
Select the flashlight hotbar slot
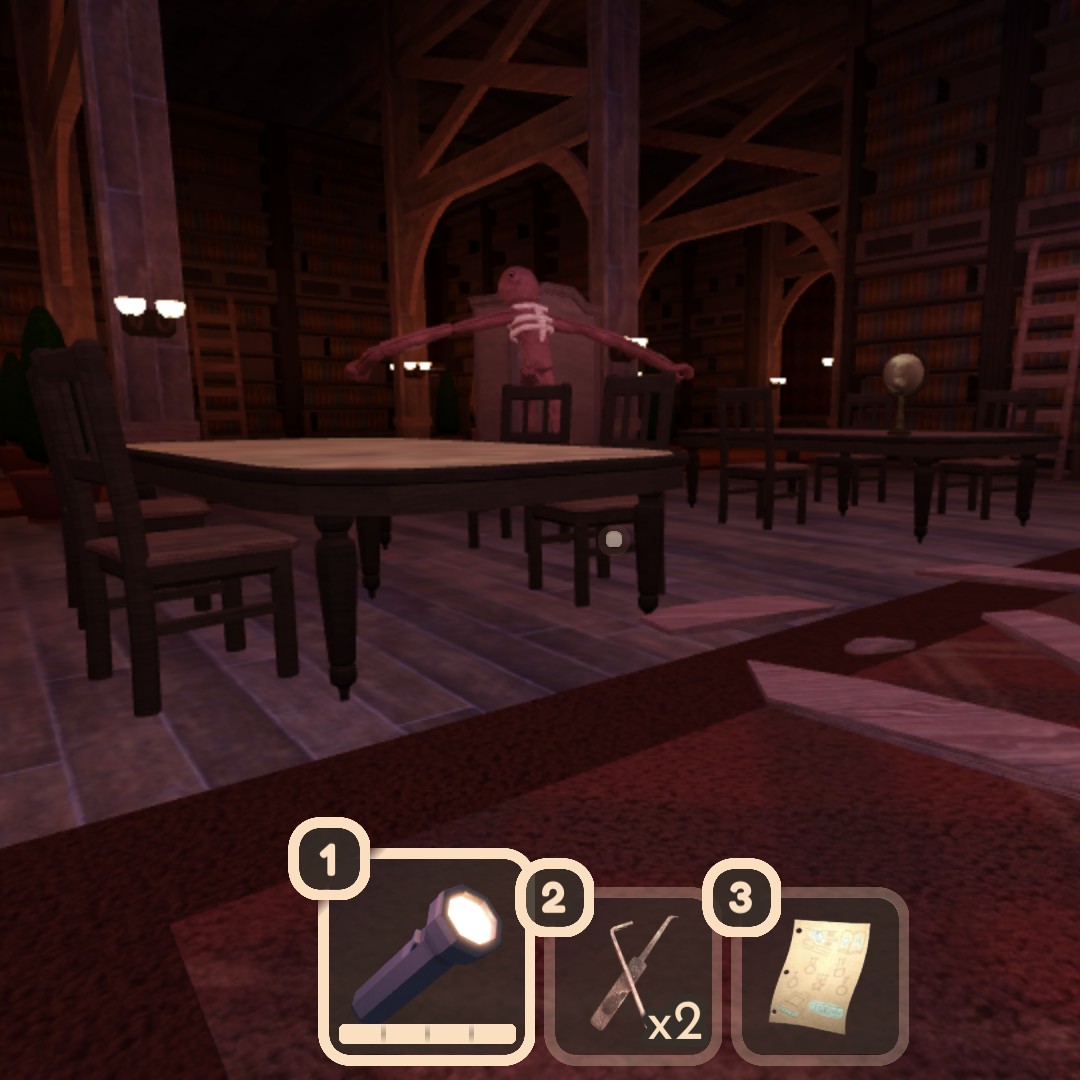424,954
